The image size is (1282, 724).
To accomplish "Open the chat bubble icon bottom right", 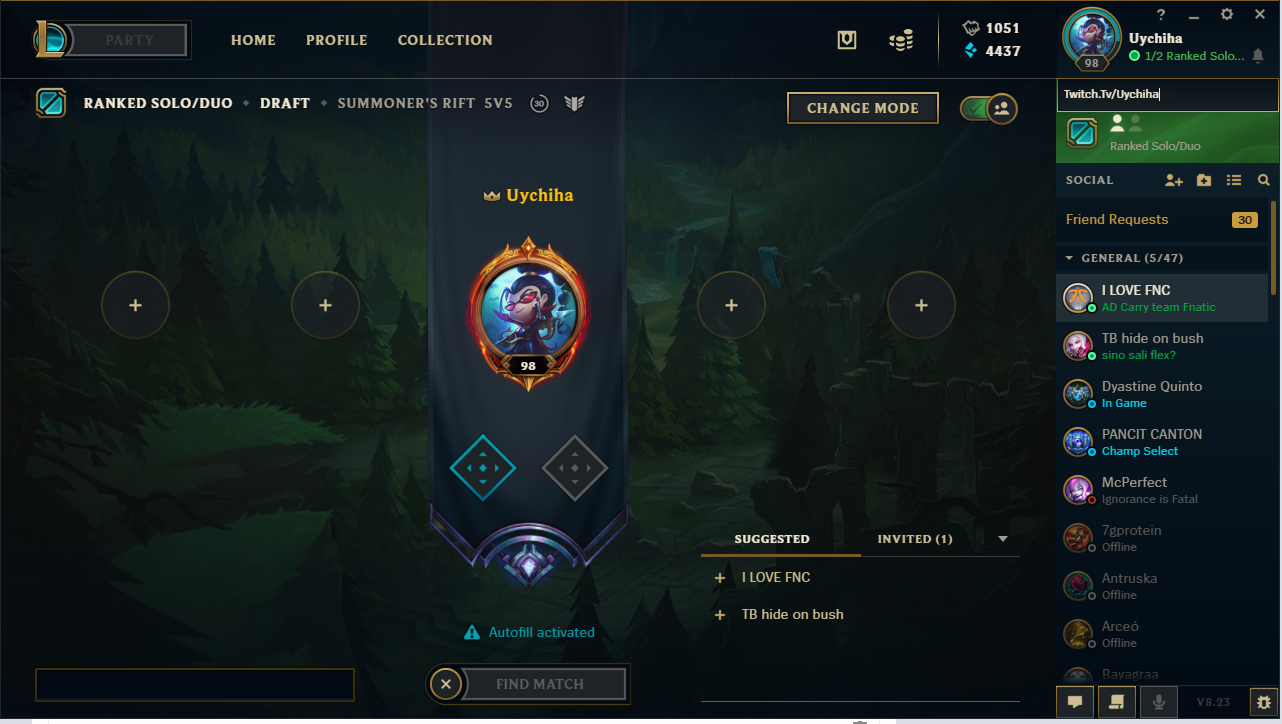I will [x=1075, y=702].
